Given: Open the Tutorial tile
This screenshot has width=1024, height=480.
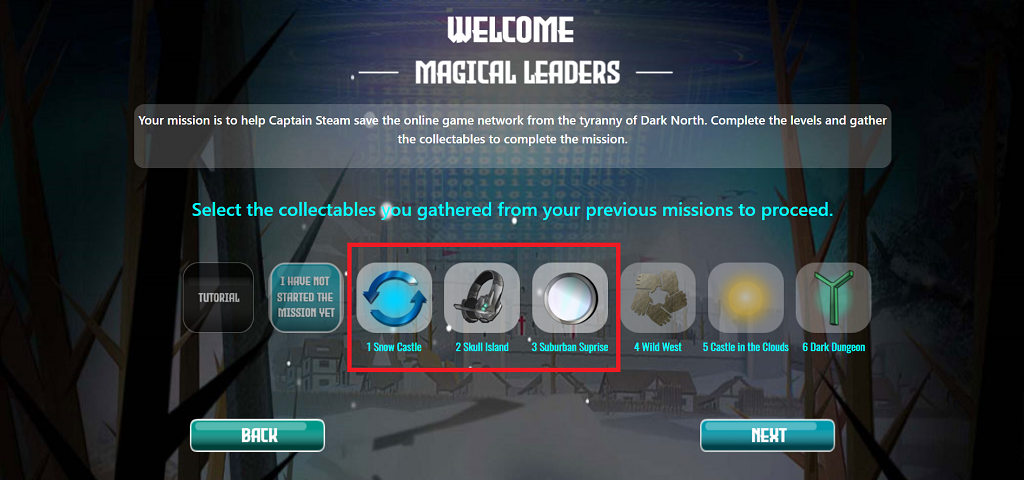Looking at the screenshot, I should point(219,297).
